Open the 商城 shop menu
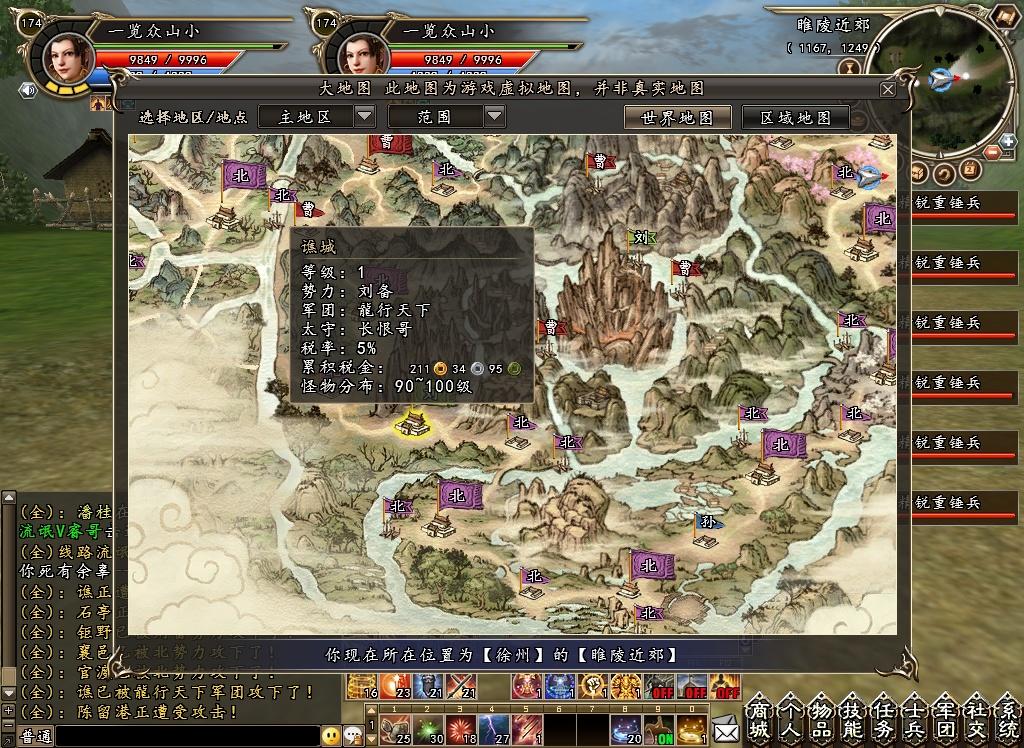The width and height of the screenshot is (1024, 748). pyautogui.click(x=760, y=719)
